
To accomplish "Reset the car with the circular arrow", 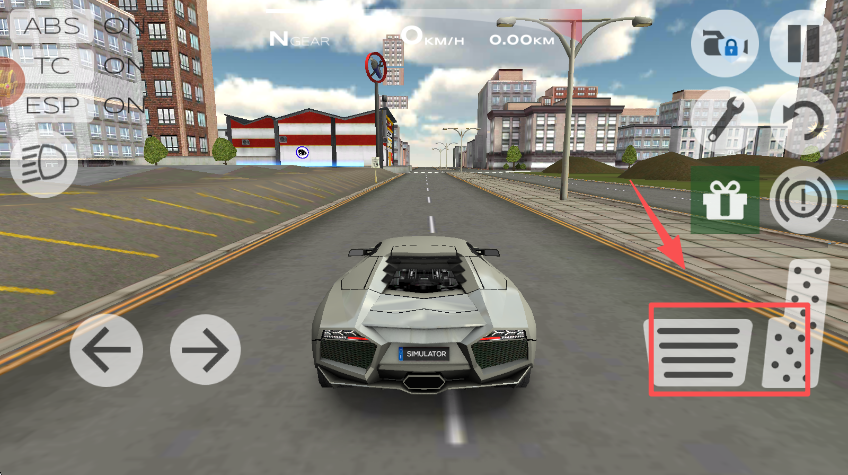I will pos(804,122).
